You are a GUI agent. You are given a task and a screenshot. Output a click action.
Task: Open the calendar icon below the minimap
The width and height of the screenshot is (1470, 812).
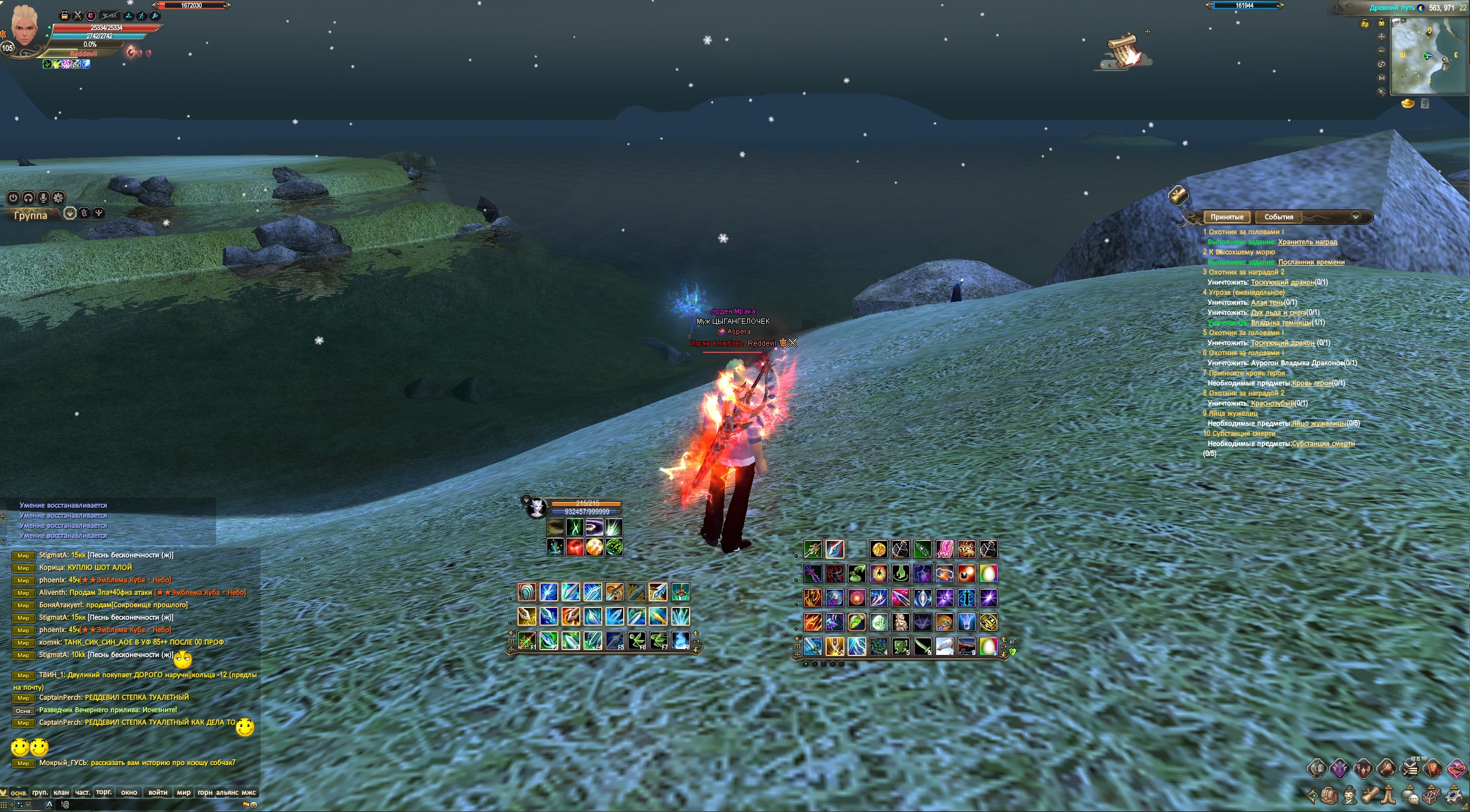coord(1425,104)
